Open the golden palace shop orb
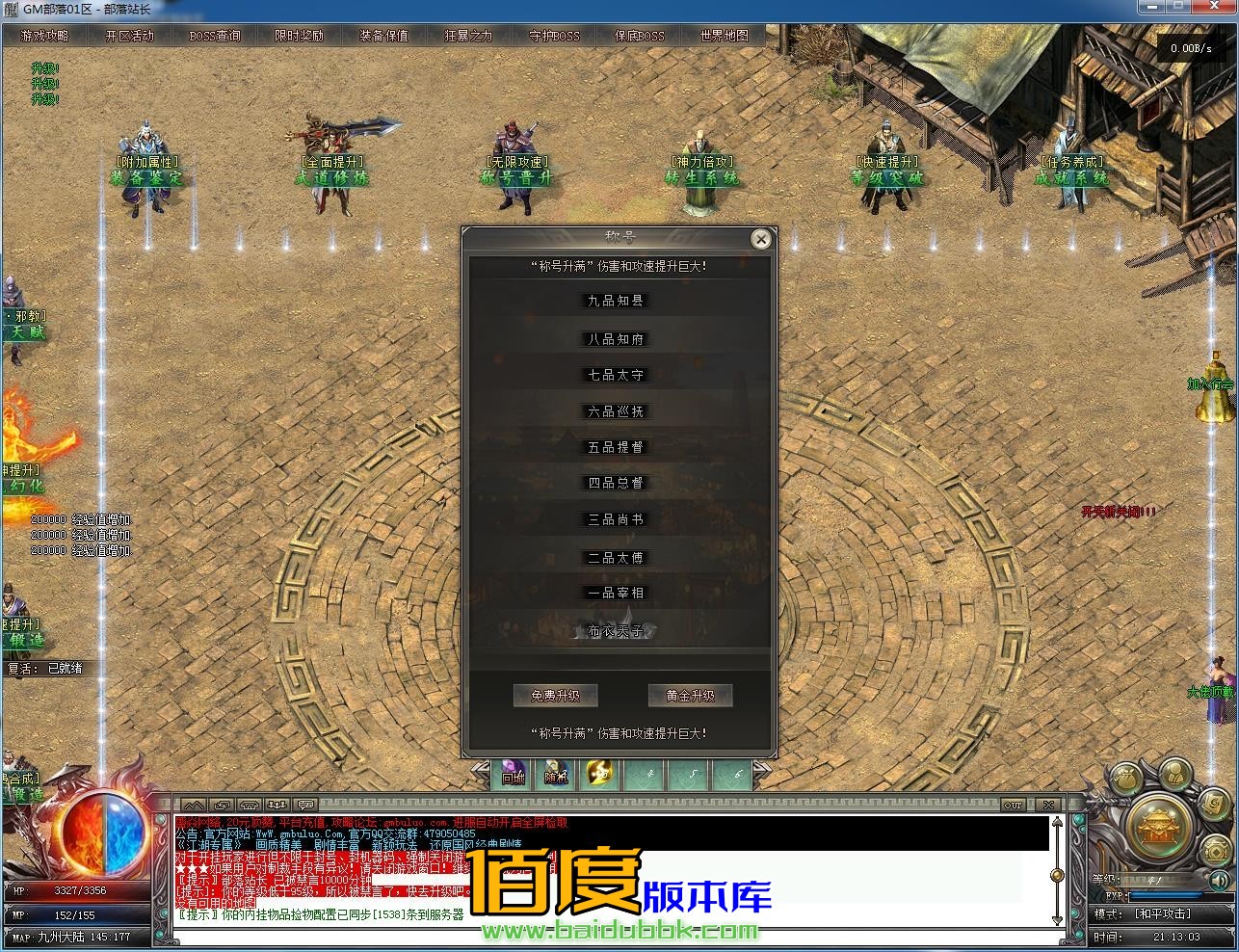The width and height of the screenshot is (1239, 952). 1159,828
